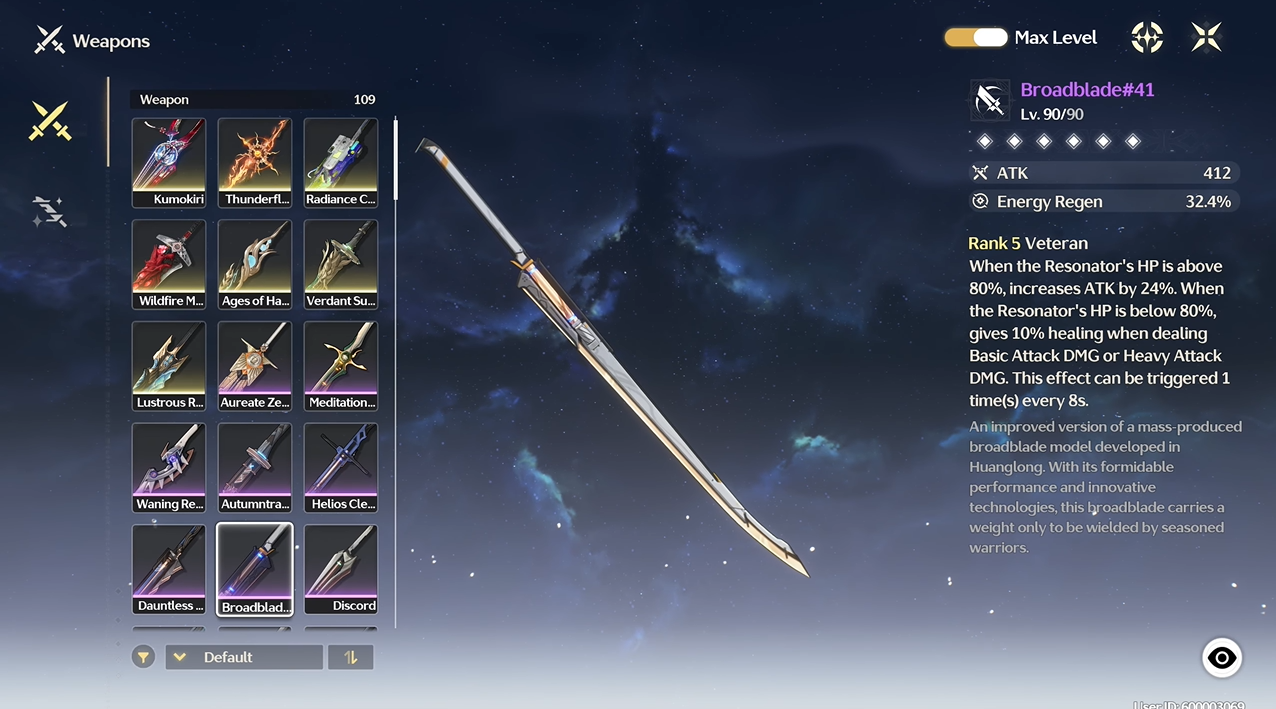Pick the Radiance Cleaver weapon tile

pos(341,162)
